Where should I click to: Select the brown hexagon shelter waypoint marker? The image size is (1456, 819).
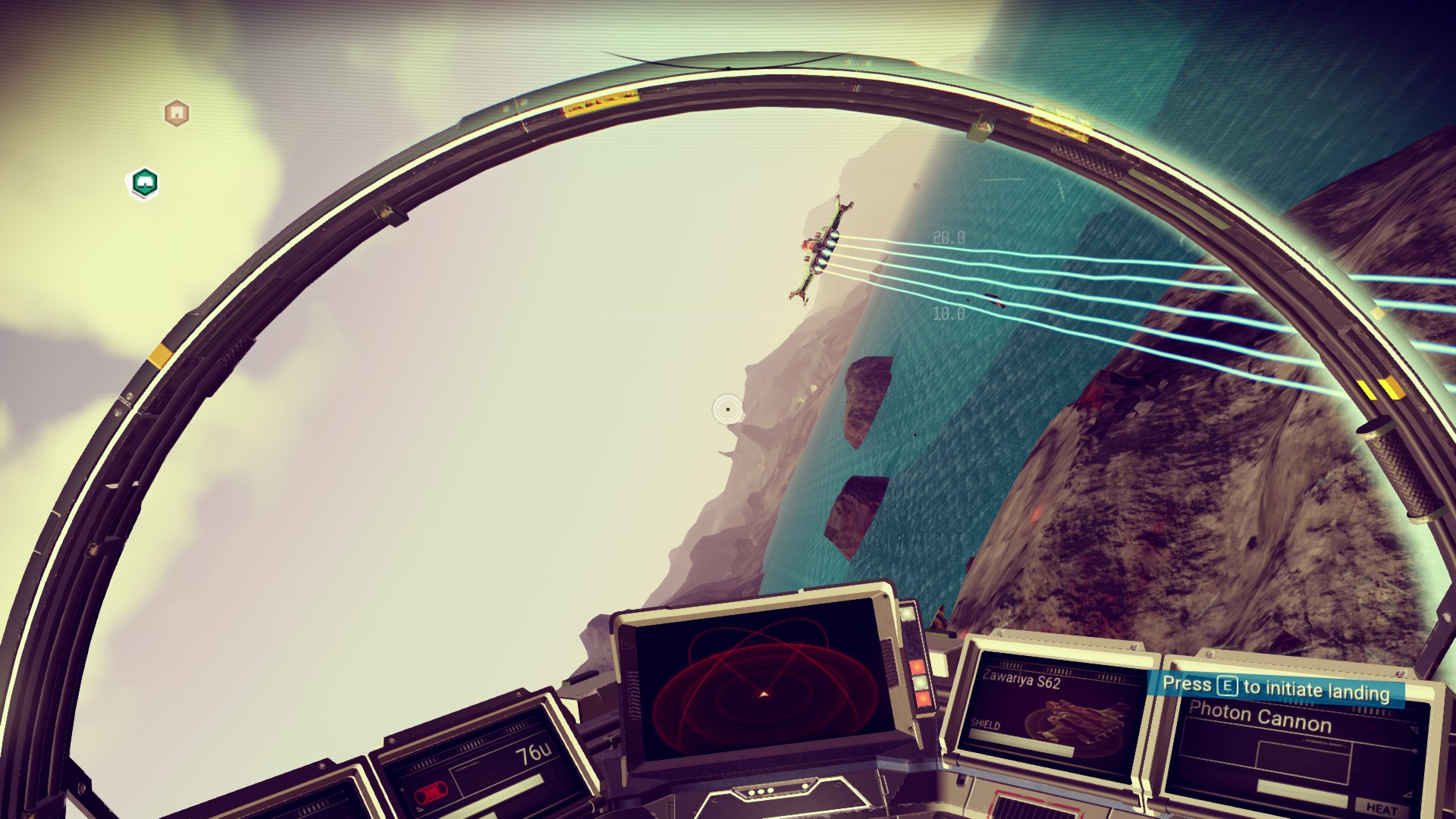(176, 114)
